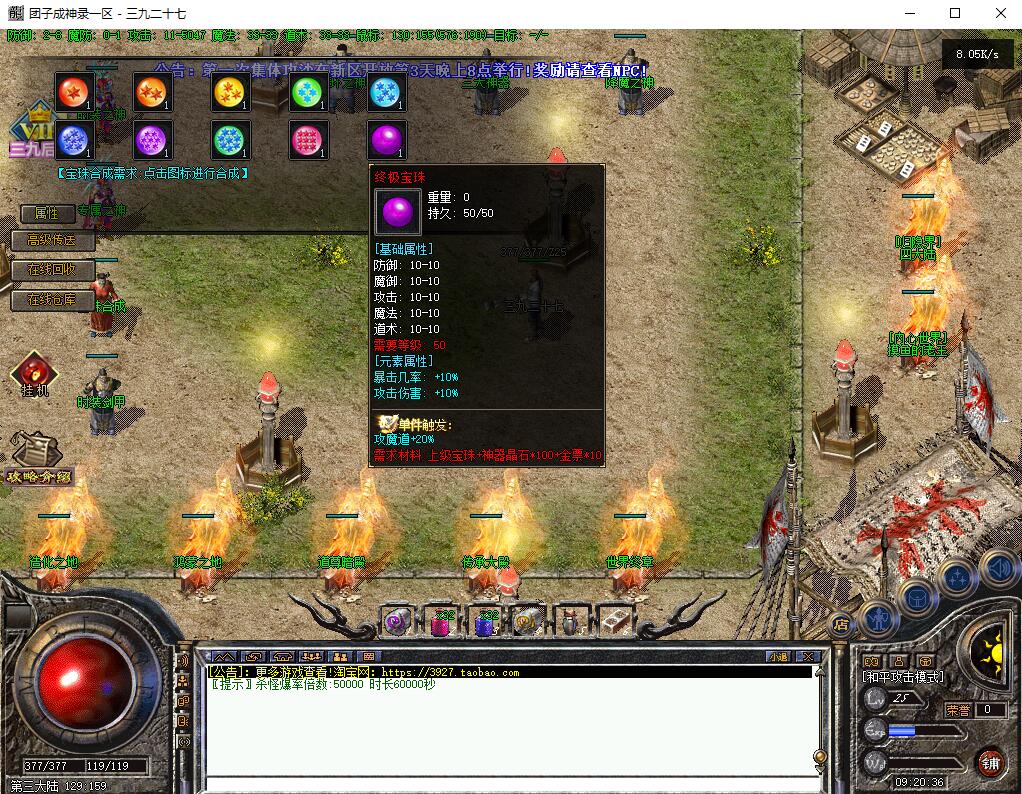Use the blue potion in hotbar
Image resolution: width=1022 pixels, height=794 pixels.
point(486,622)
